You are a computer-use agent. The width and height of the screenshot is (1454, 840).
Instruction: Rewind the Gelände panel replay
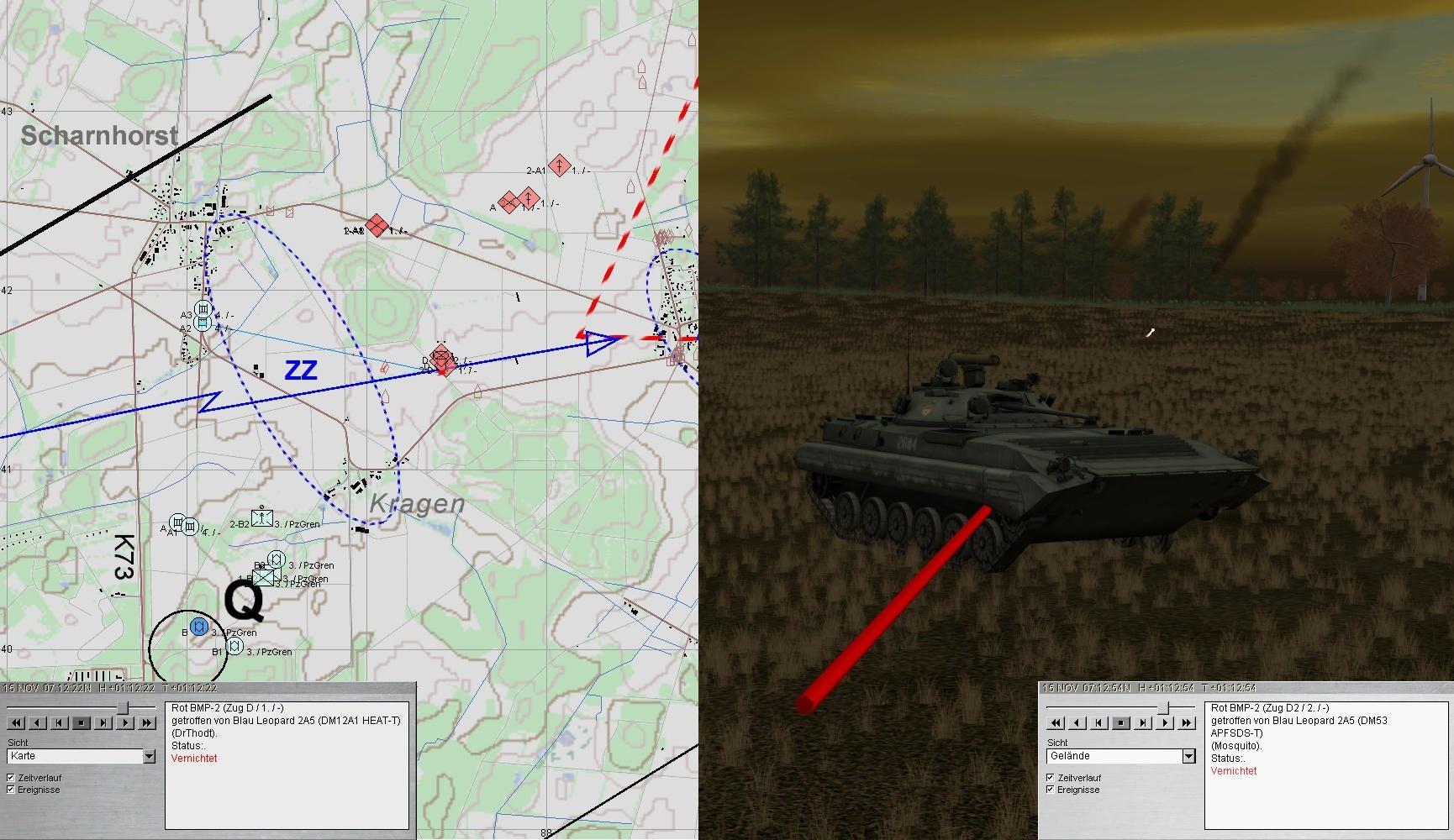point(1056,722)
